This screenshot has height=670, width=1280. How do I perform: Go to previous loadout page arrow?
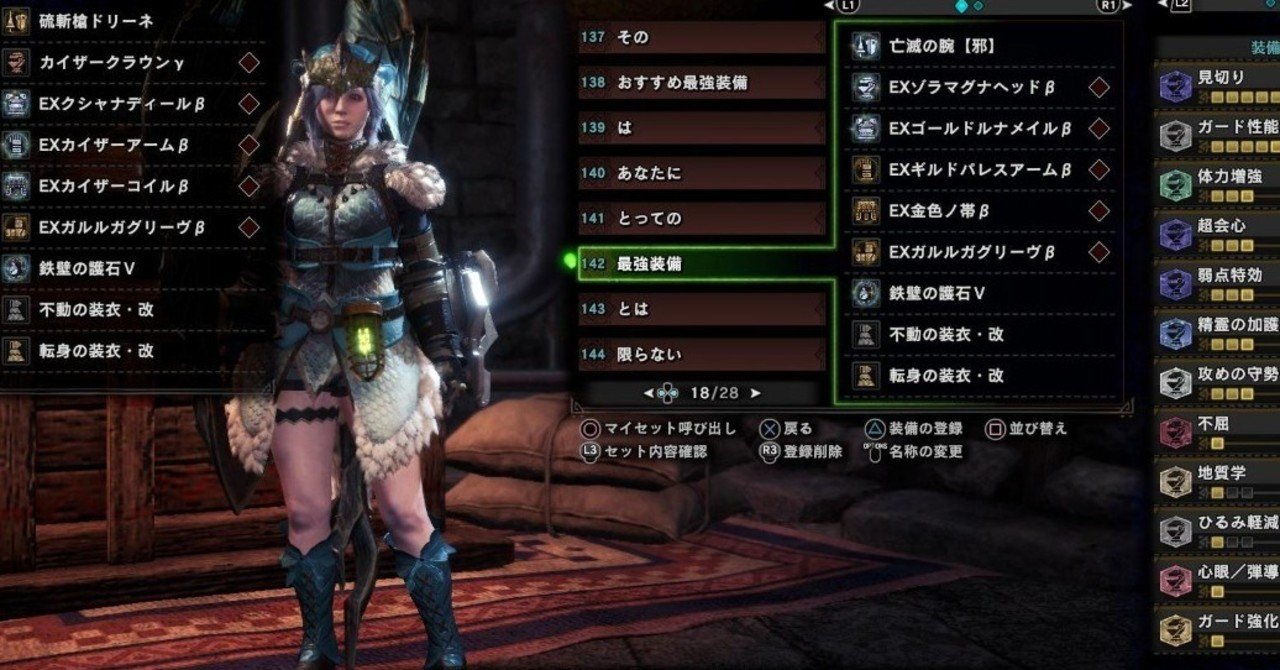point(649,394)
